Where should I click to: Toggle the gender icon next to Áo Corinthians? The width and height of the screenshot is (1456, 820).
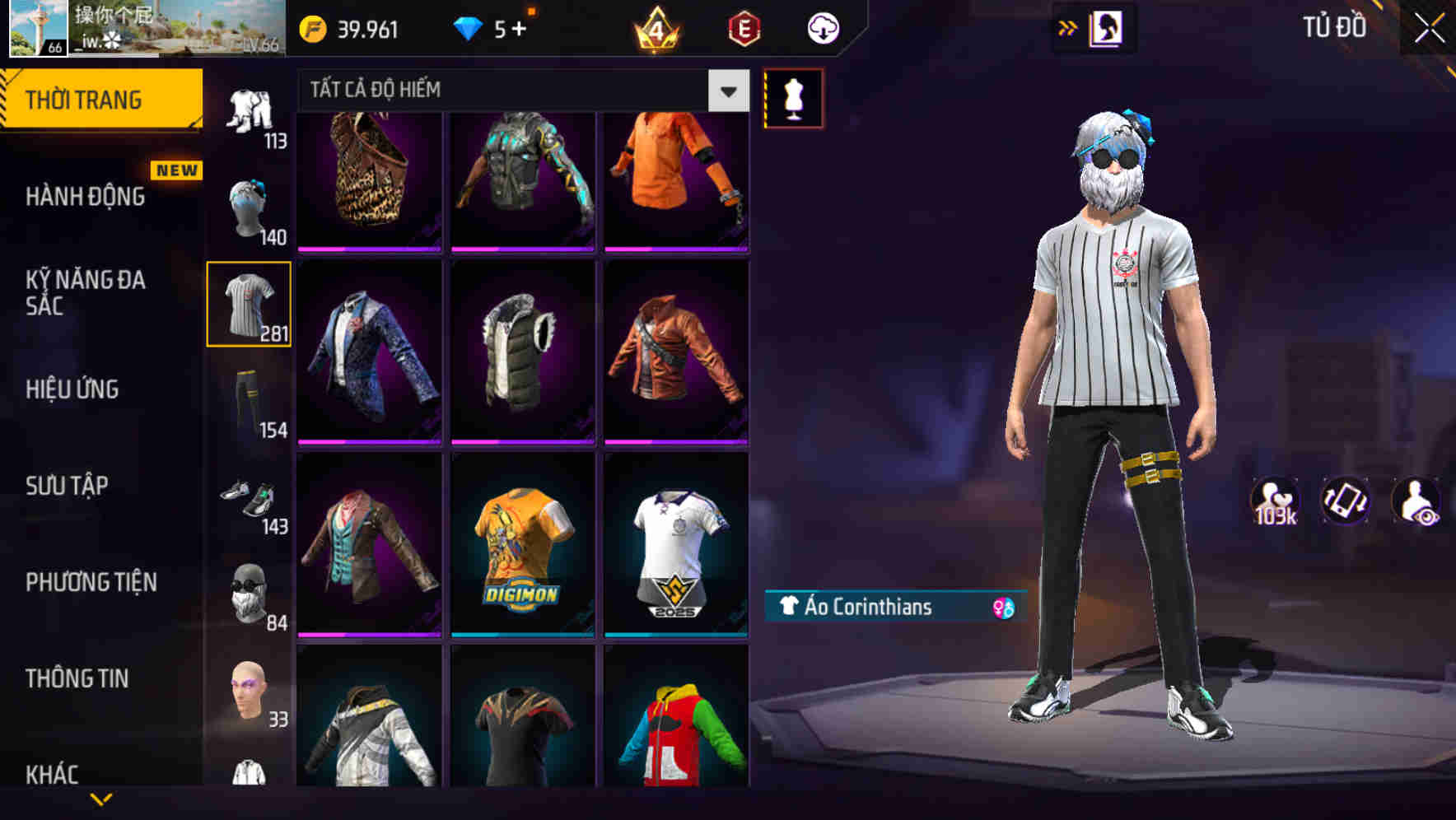(x=999, y=607)
